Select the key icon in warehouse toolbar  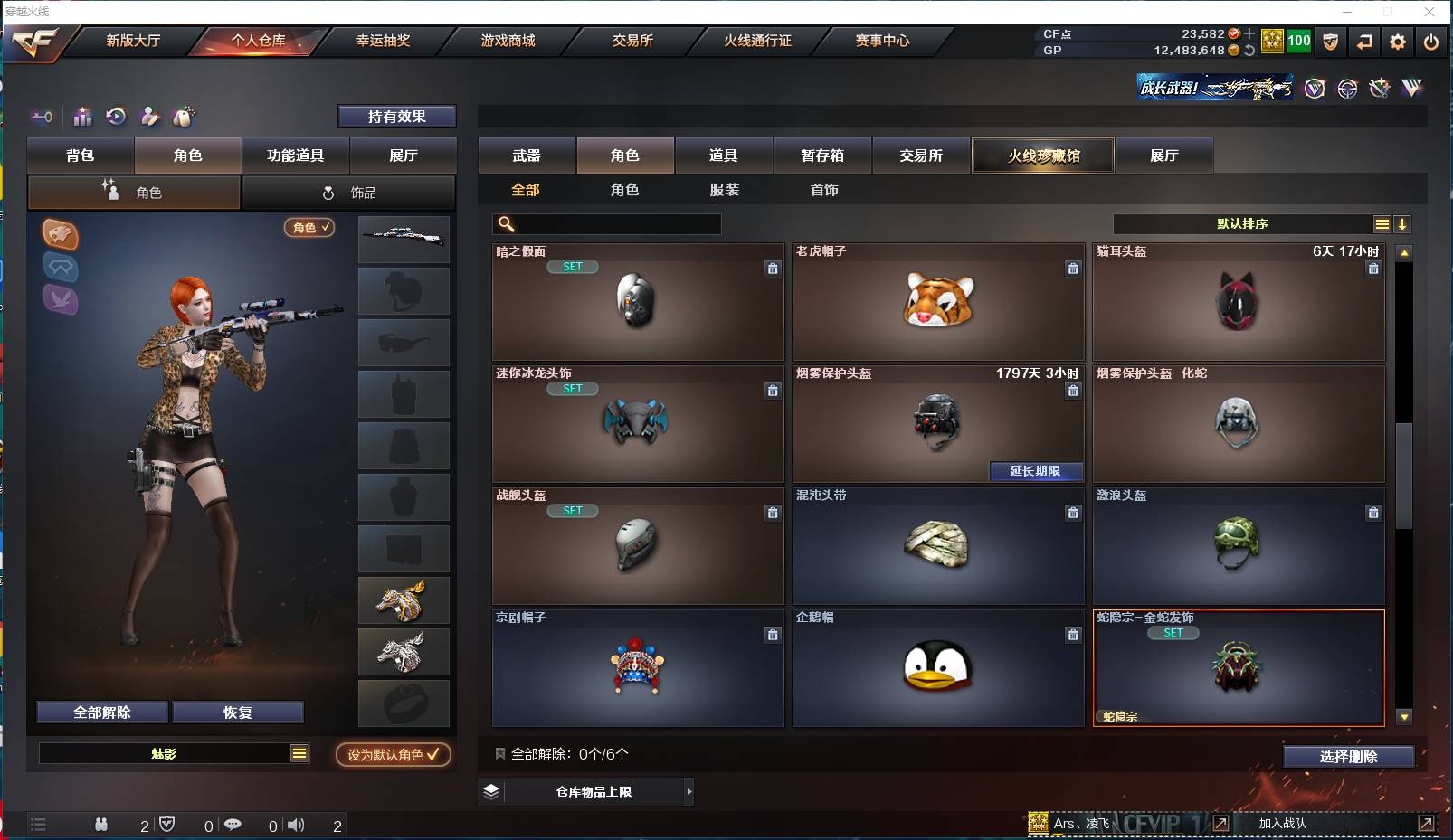pos(42,117)
